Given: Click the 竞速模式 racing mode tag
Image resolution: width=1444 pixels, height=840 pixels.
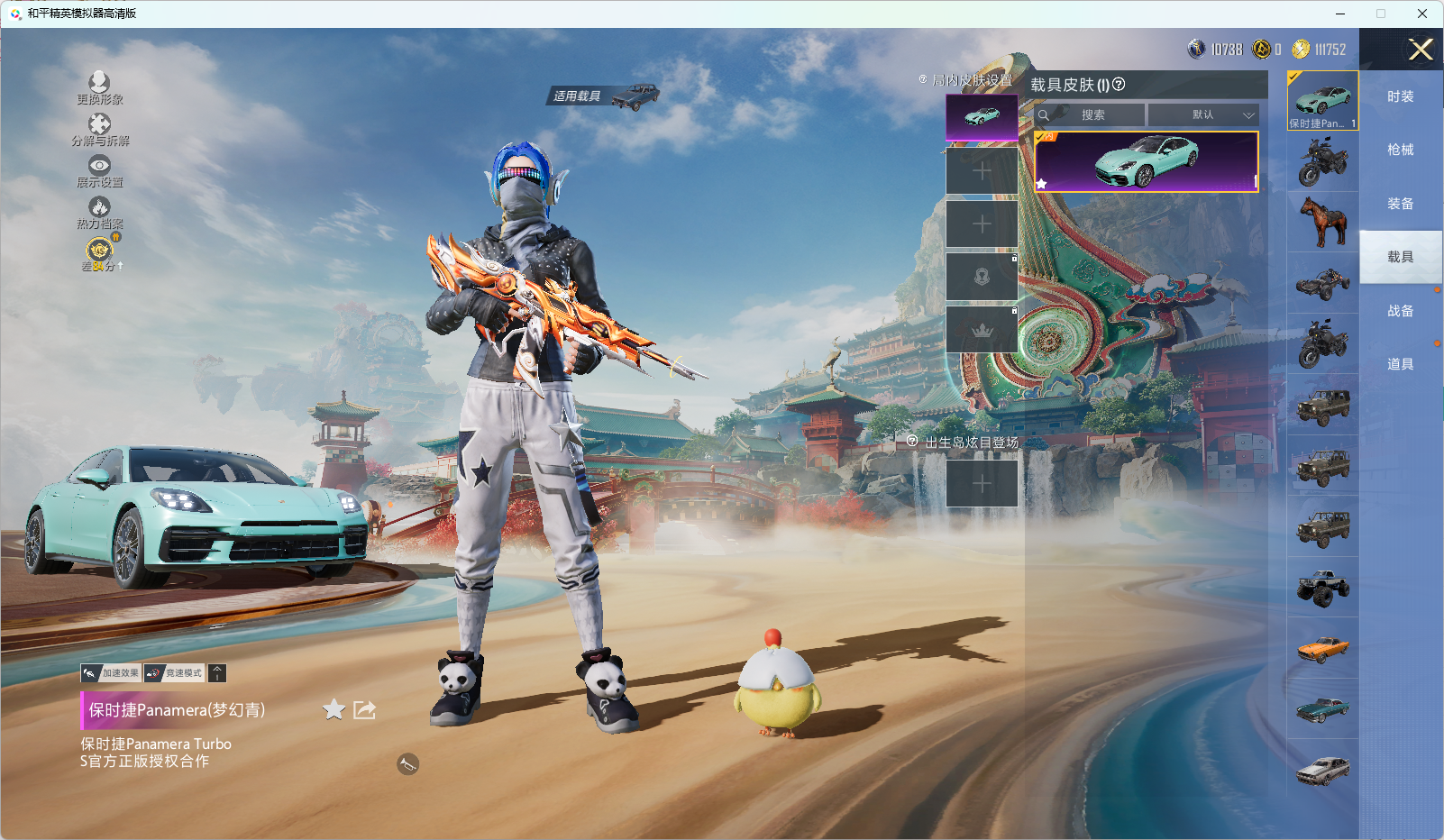Looking at the screenshot, I should click(x=175, y=673).
